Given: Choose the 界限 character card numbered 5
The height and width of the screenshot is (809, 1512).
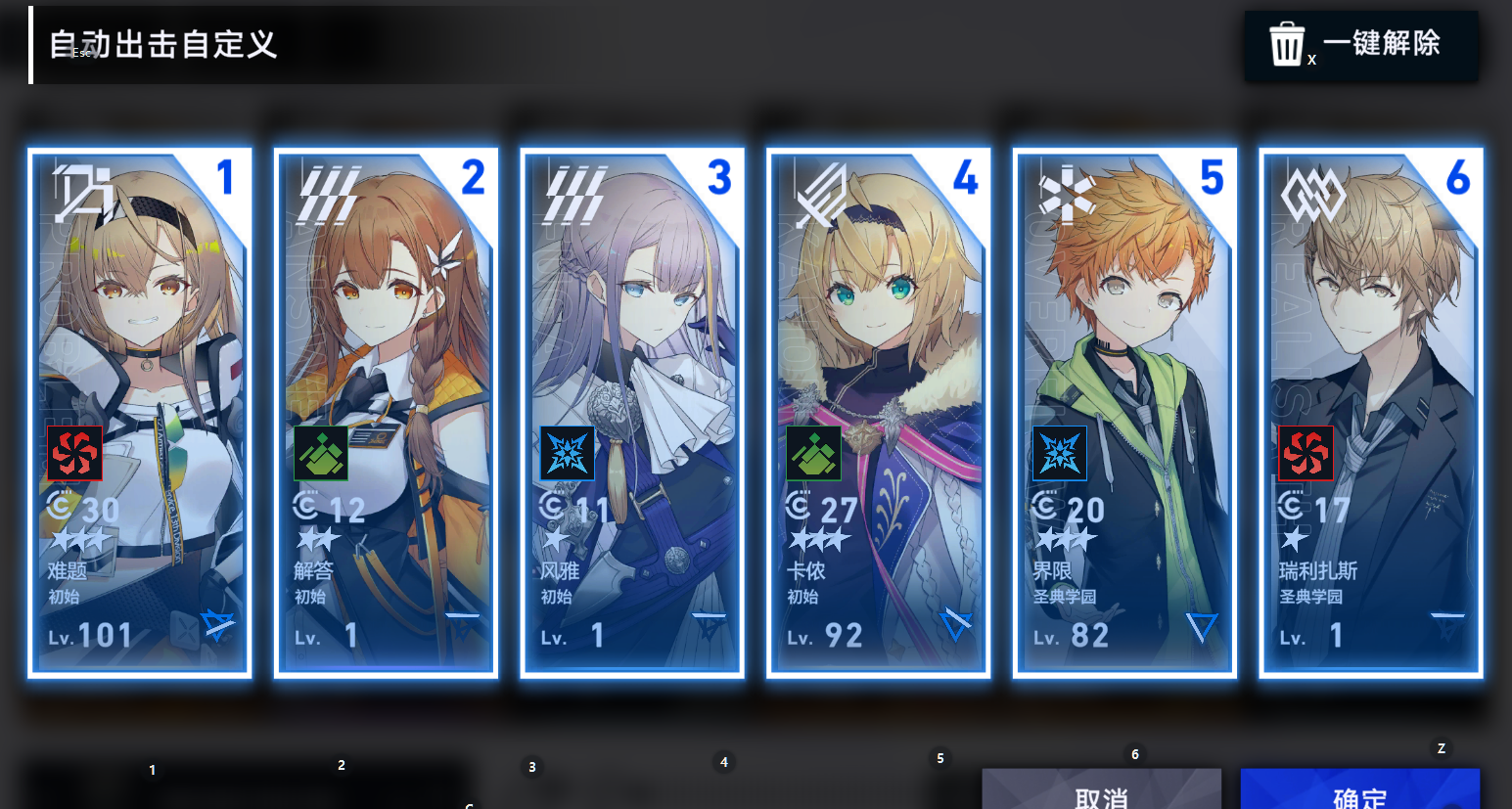Looking at the screenshot, I should pyautogui.click(x=1124, y=412).
